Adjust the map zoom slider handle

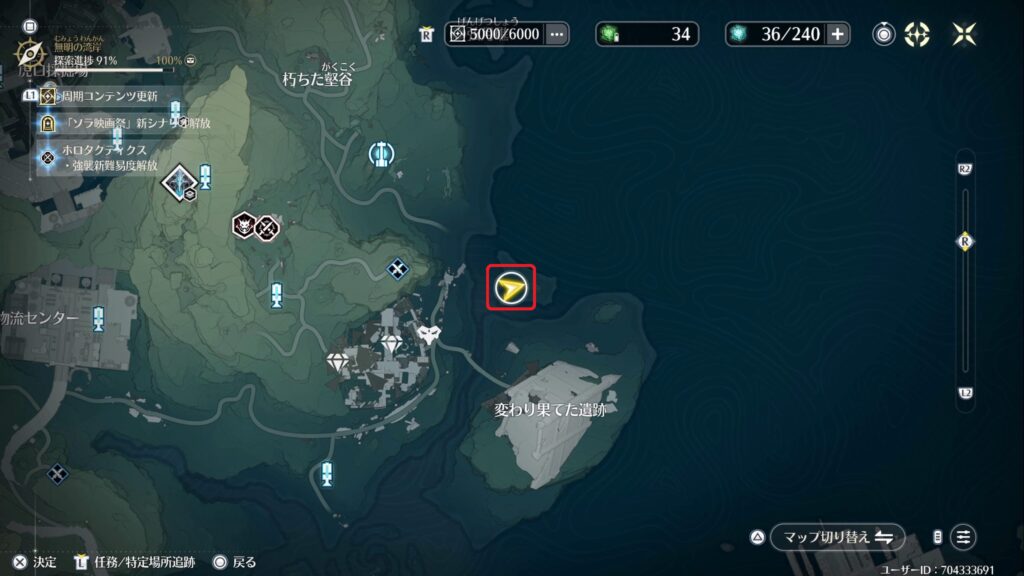pyautogui.click(x=965, y=241)
